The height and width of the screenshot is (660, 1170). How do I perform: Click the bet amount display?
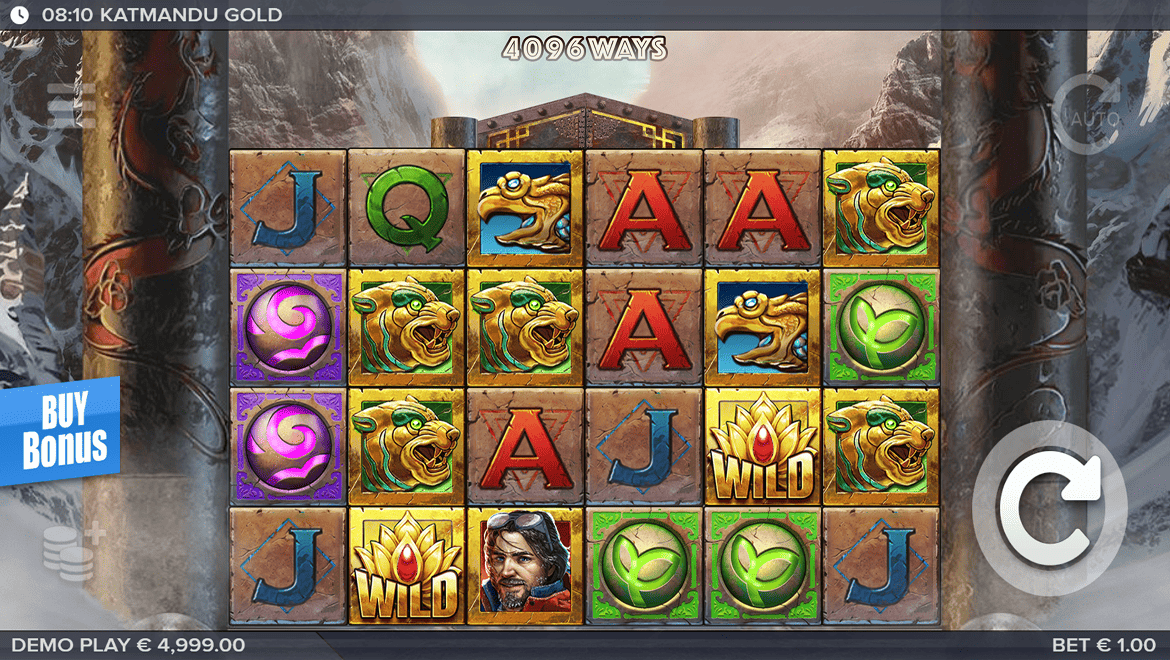[x=1104, y=645]
